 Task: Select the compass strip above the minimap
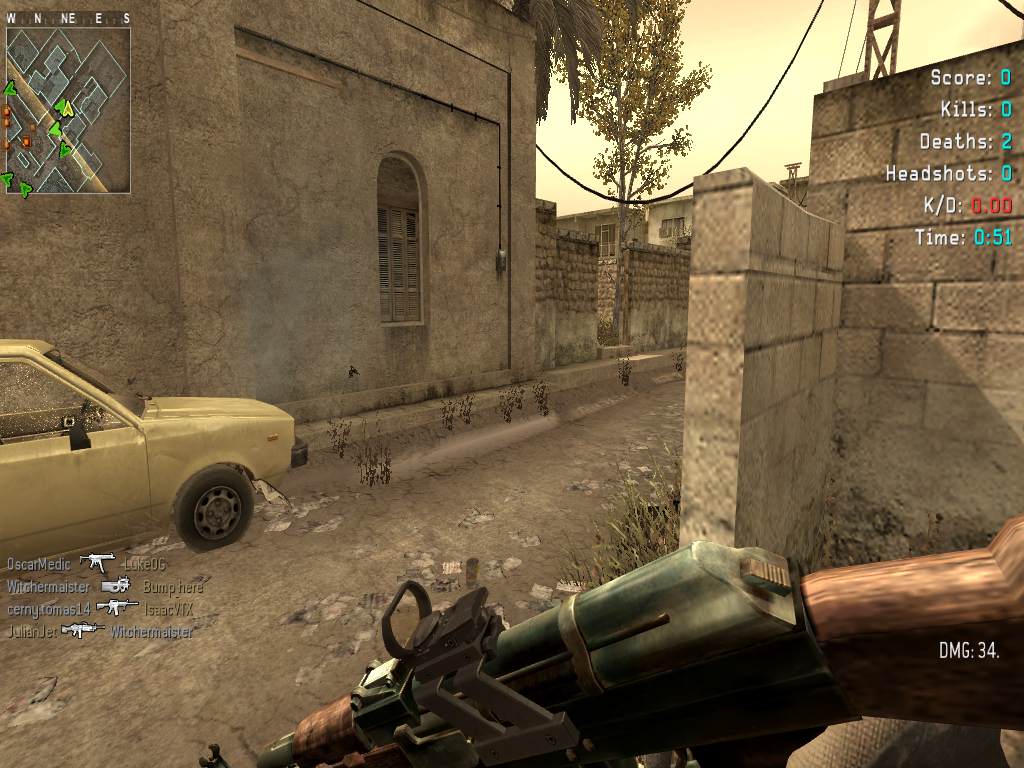[68, 19]
